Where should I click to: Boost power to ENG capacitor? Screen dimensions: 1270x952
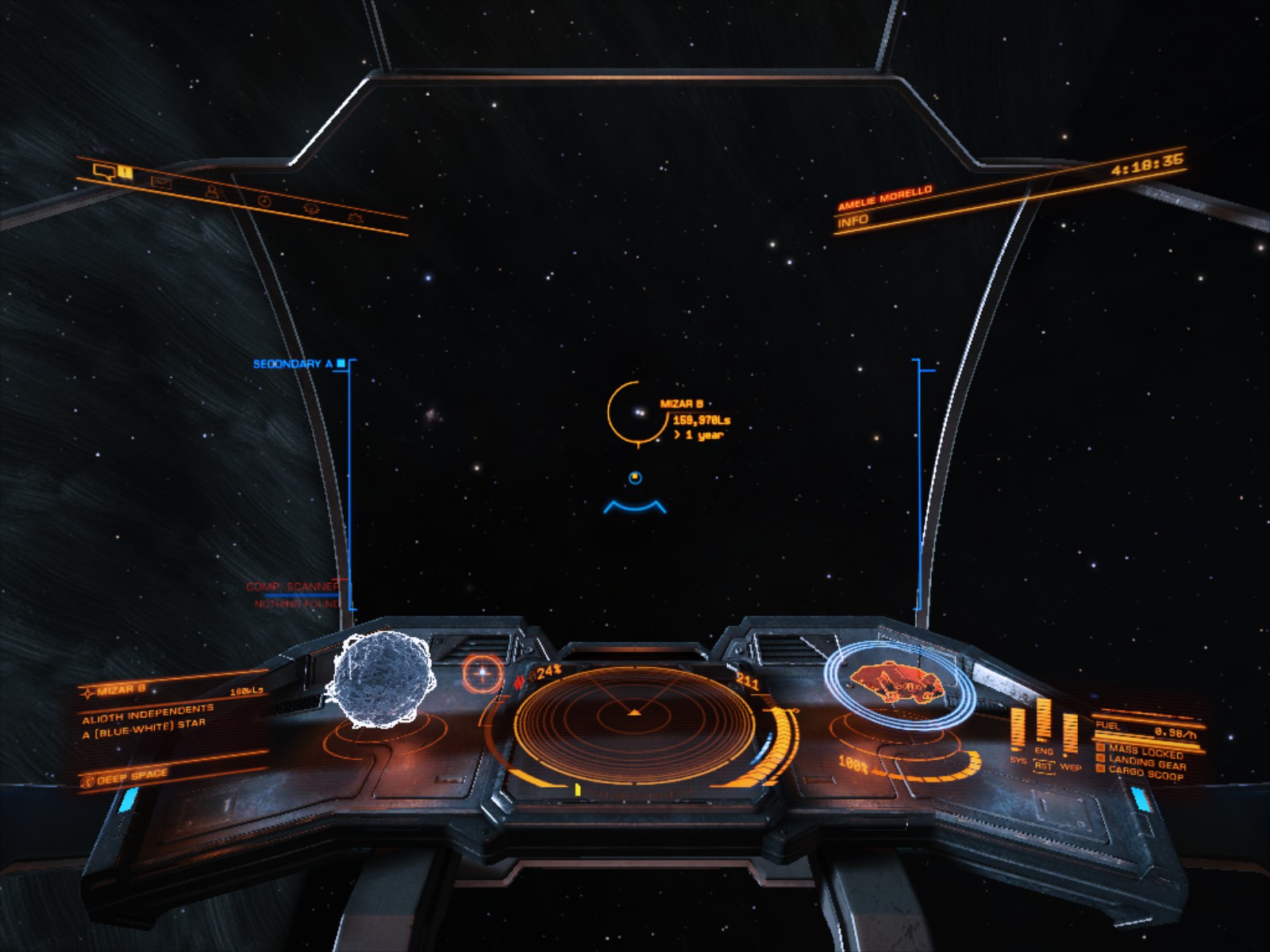point(1044,750)
